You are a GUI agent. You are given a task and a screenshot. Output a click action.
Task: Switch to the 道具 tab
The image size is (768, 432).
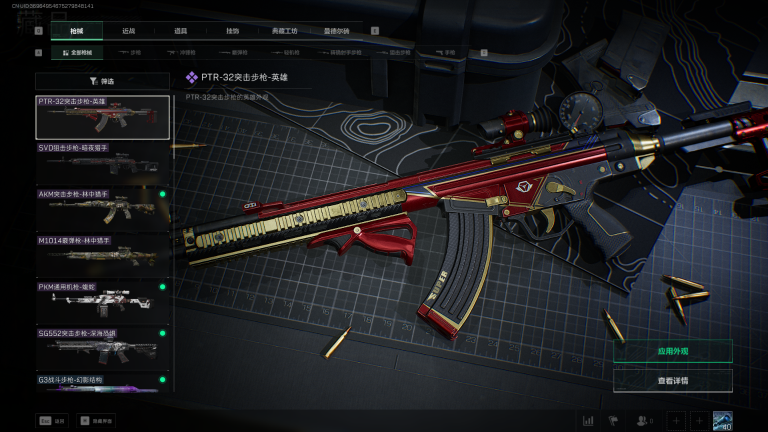tap(180, 31)
